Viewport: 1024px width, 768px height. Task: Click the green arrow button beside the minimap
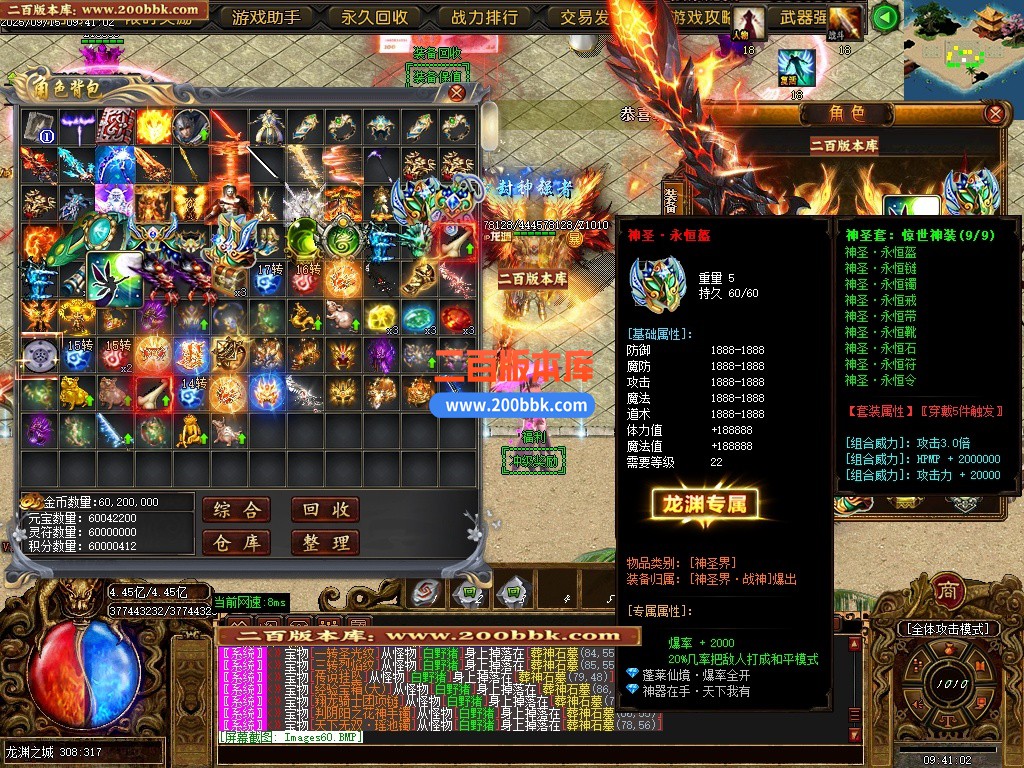(x=884, y=17)
